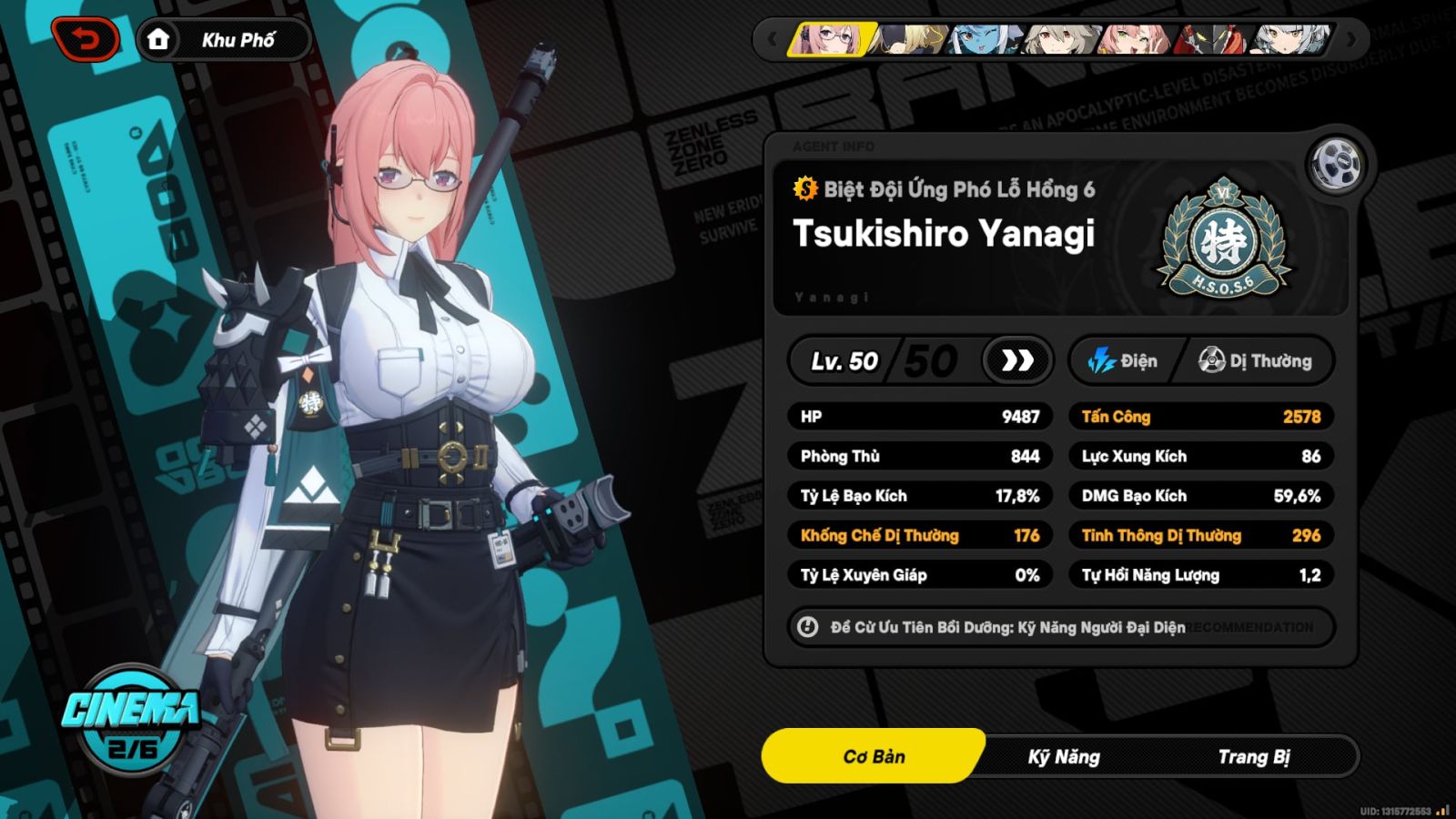Screen dimensions: 1456x819
Task: Open the Đề Cử Ưu Tiên Bồi Dưỡng recommendation bar
Action: pyautogui.click(x=1060, y=627)
